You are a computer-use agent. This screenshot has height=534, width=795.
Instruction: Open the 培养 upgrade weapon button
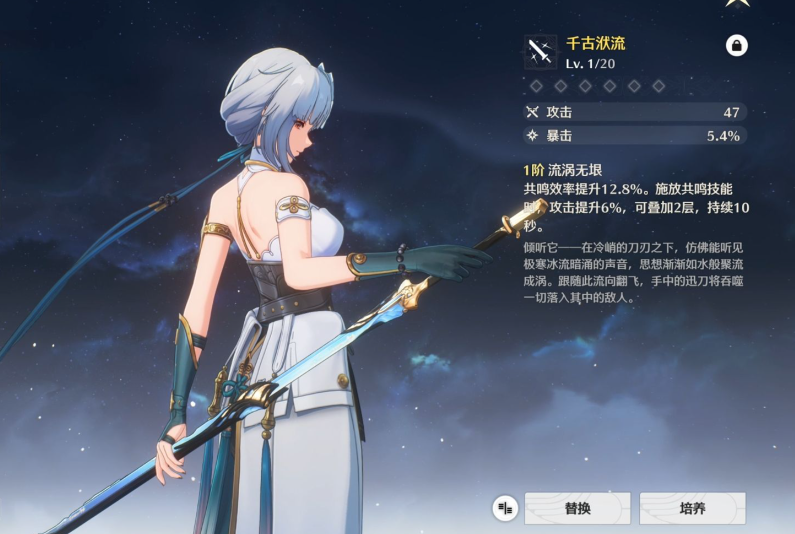click(x=692, y=508)
